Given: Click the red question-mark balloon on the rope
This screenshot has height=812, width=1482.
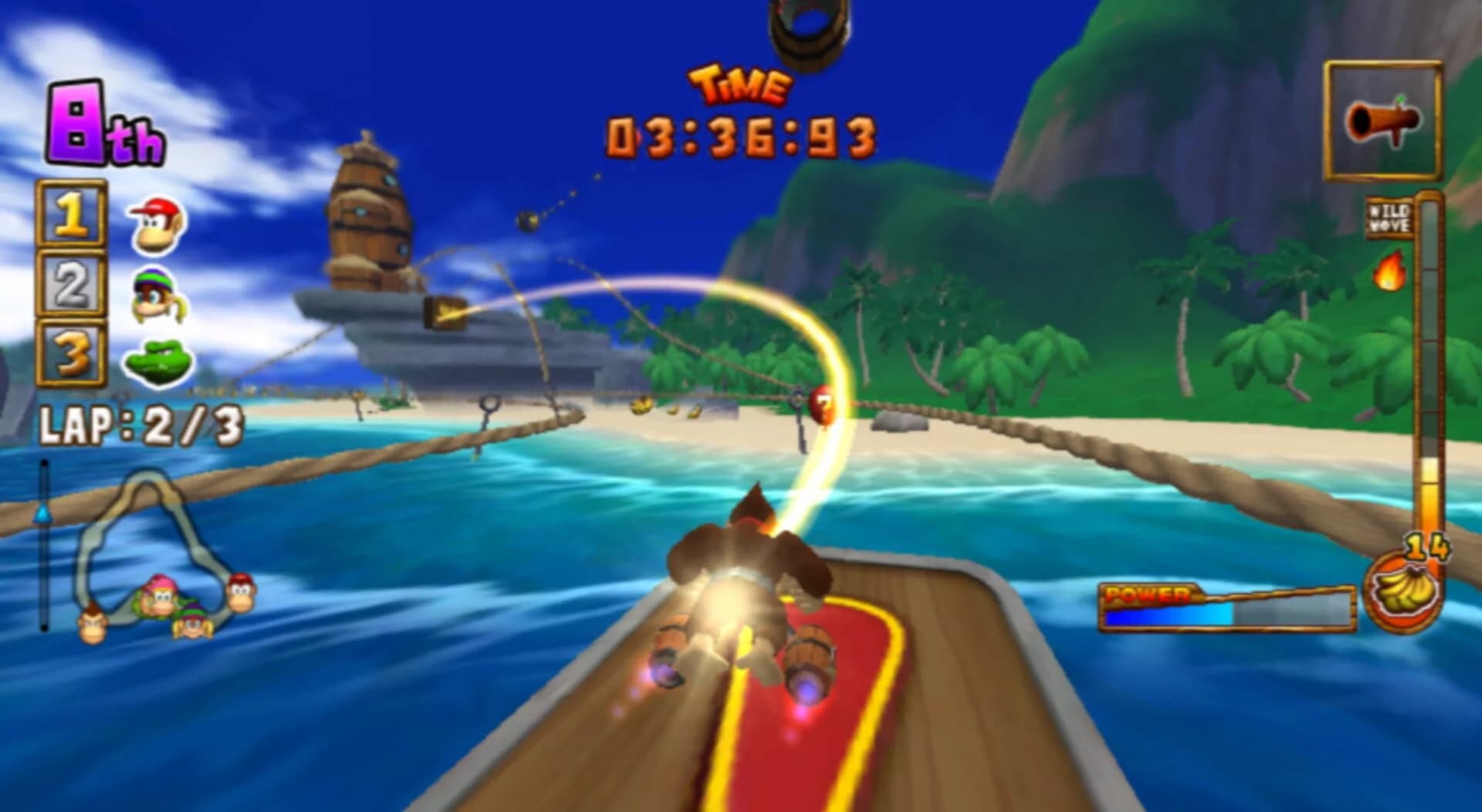Looking at the screenshot, I should [x=821, y=402].
